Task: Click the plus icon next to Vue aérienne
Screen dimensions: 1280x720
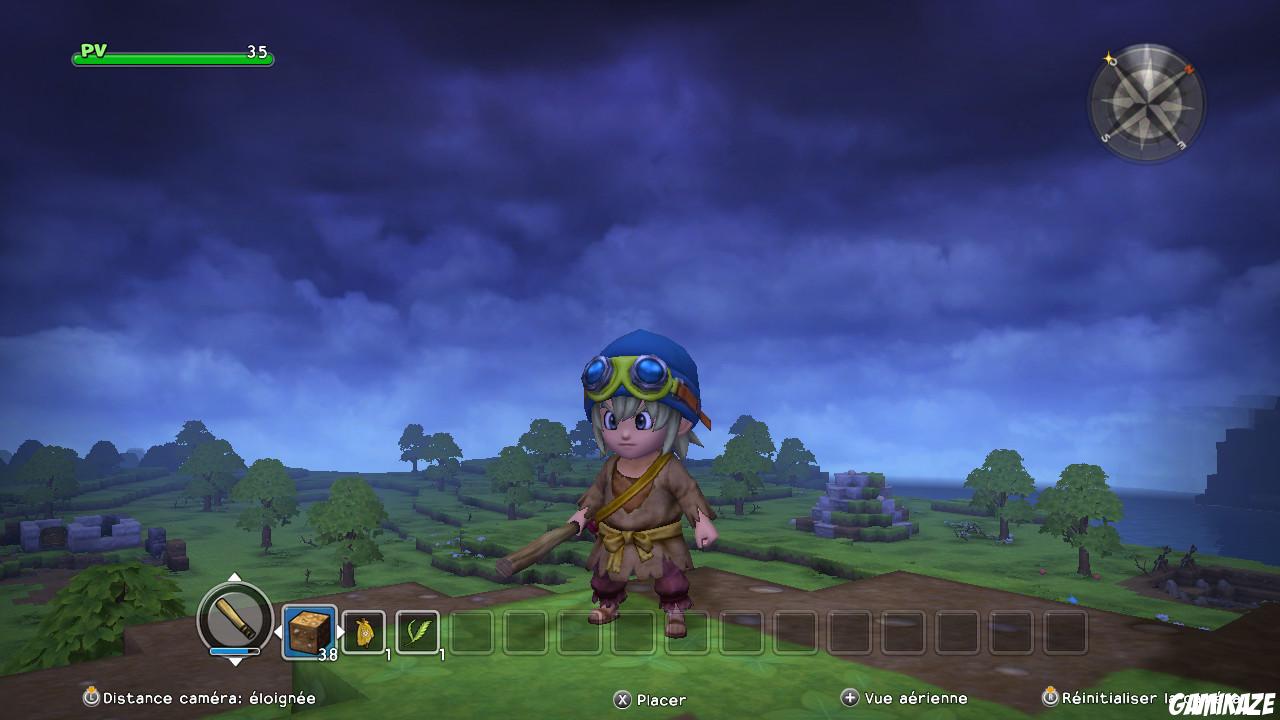Action: [x=849, y=698]
